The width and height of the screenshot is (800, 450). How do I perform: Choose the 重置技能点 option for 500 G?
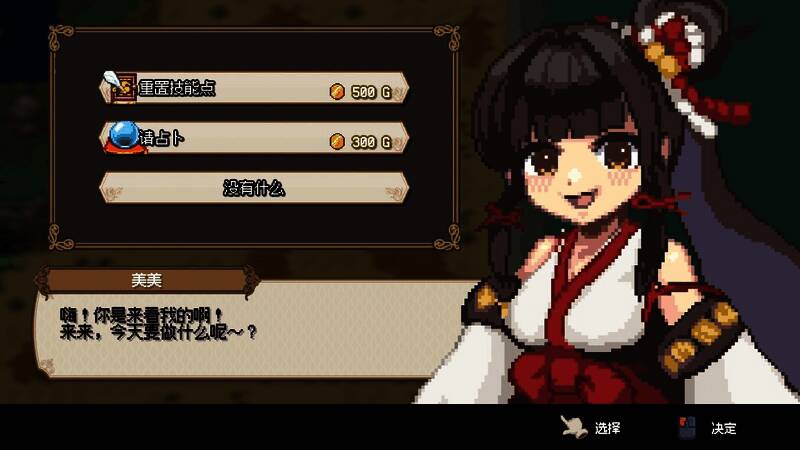pyautogui.click(x=254, y=88)
